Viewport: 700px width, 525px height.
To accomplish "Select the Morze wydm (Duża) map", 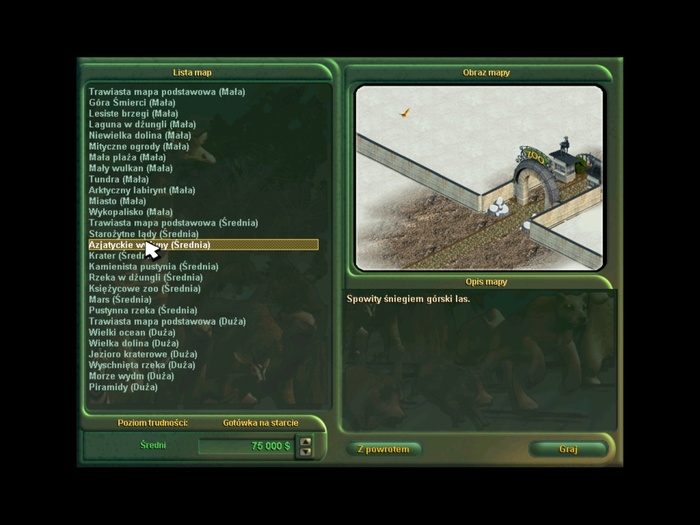I will point(131,376).
